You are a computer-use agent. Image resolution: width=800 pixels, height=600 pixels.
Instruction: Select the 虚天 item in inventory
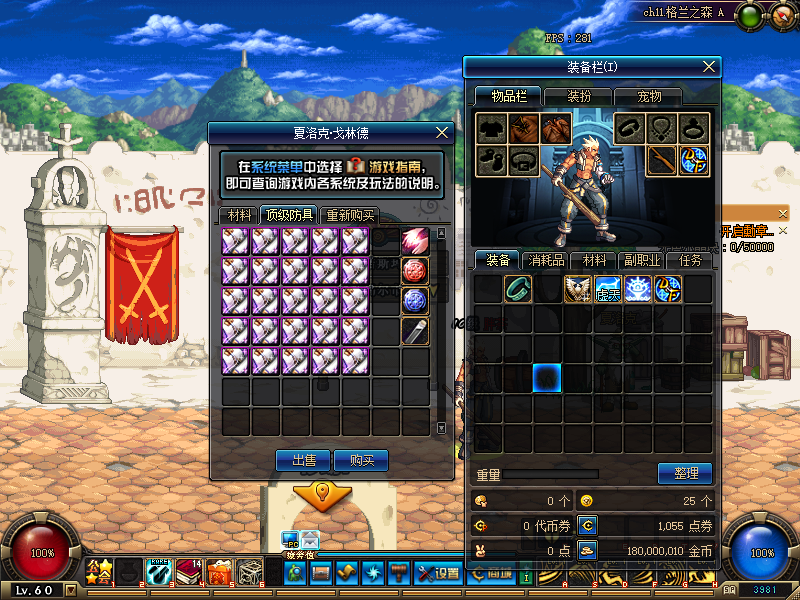point(607,289)
